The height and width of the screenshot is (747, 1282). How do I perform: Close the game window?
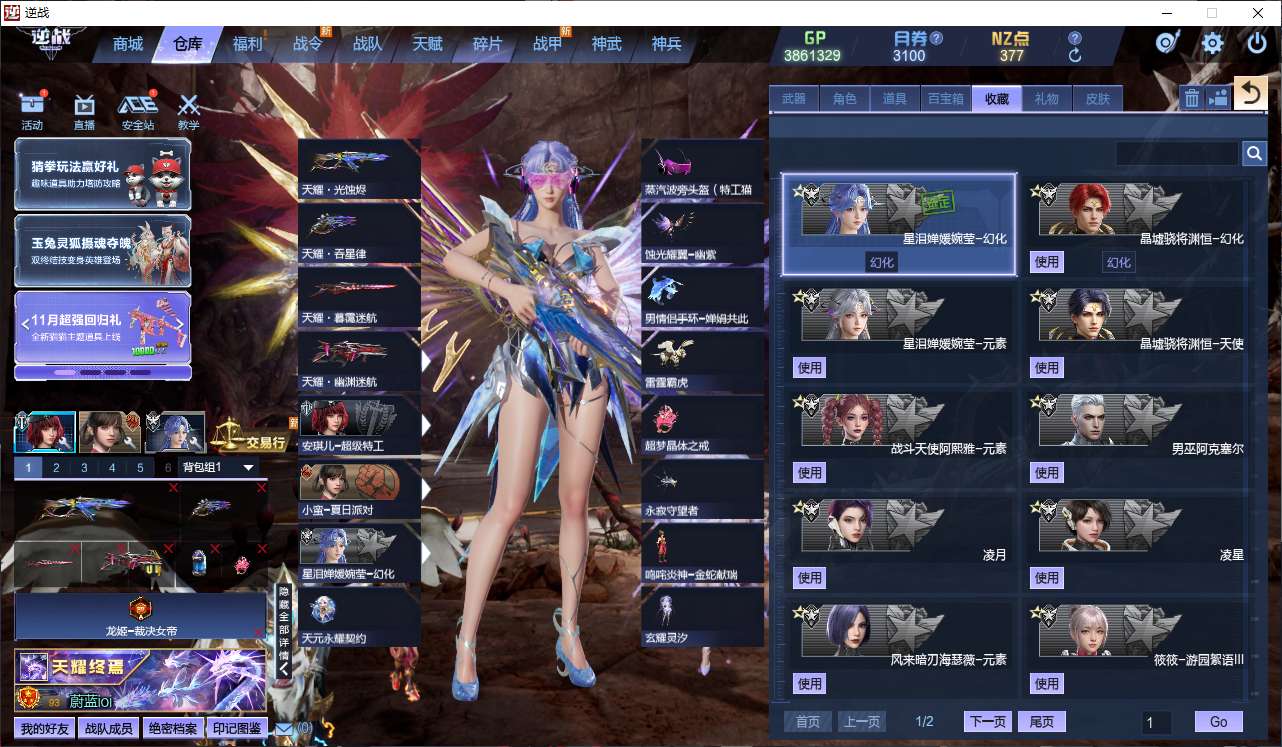tap(1257, 13)
